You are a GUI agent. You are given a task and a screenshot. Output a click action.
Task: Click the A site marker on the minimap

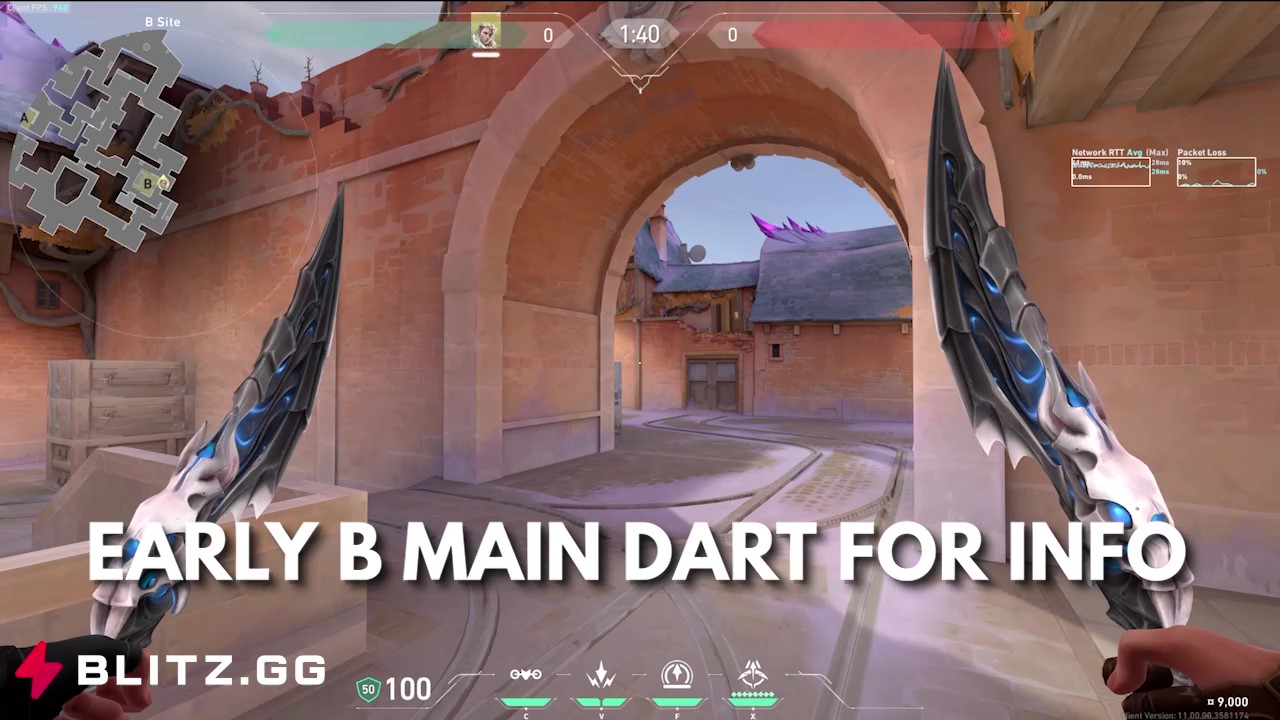(23, 117)
